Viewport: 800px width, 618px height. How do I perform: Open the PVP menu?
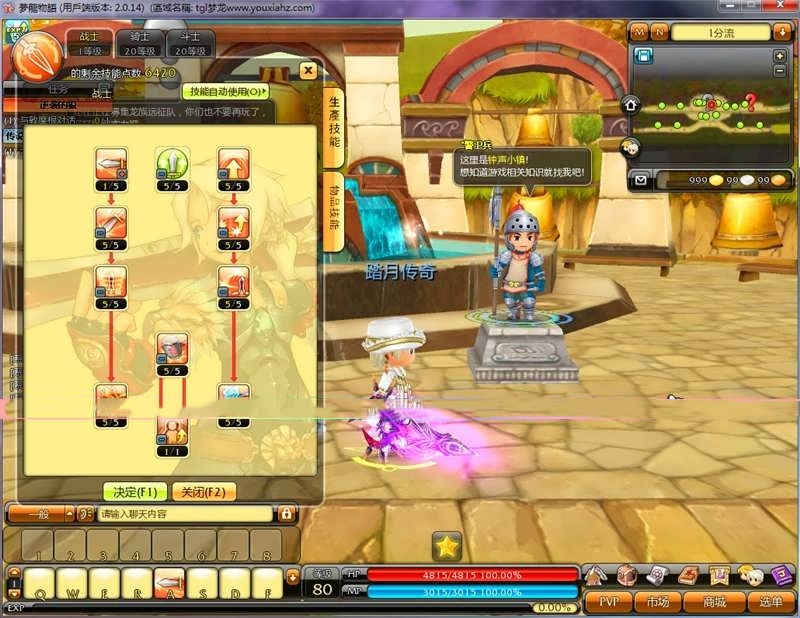tap(608, 602)
